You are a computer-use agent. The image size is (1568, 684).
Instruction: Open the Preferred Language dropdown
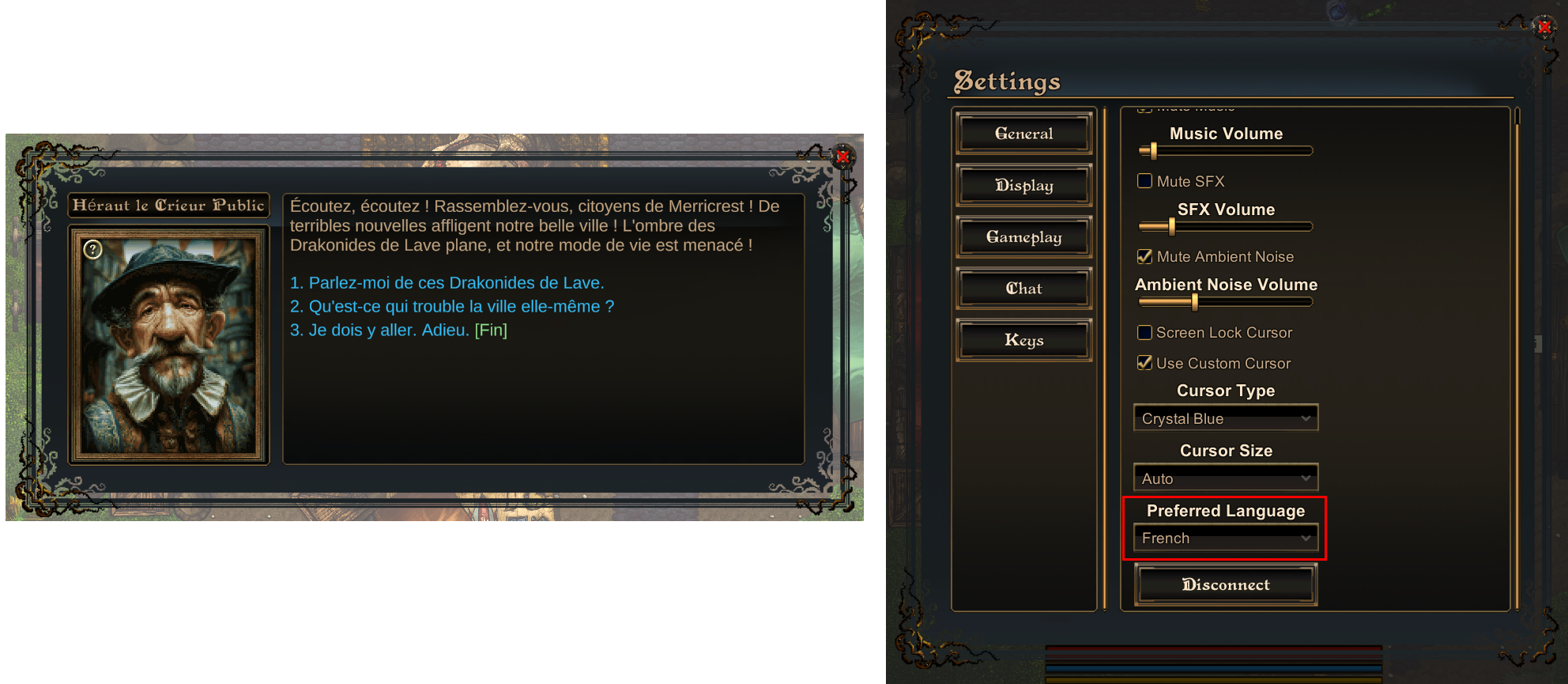[1225, 539]
